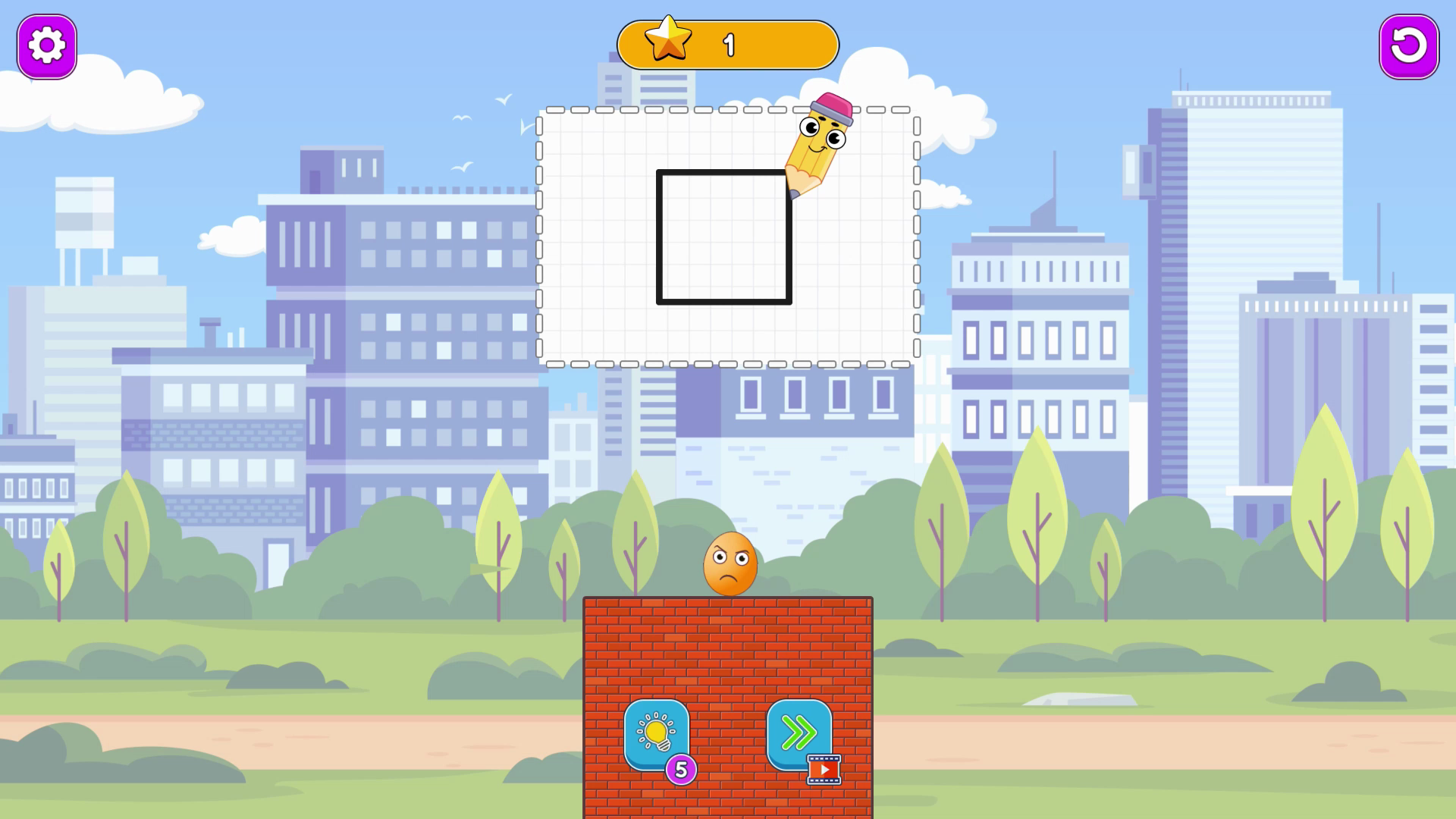This screenshot has height=819, width=1456.
Task: Tap the angry egg character
Action: tap(730, 563)
